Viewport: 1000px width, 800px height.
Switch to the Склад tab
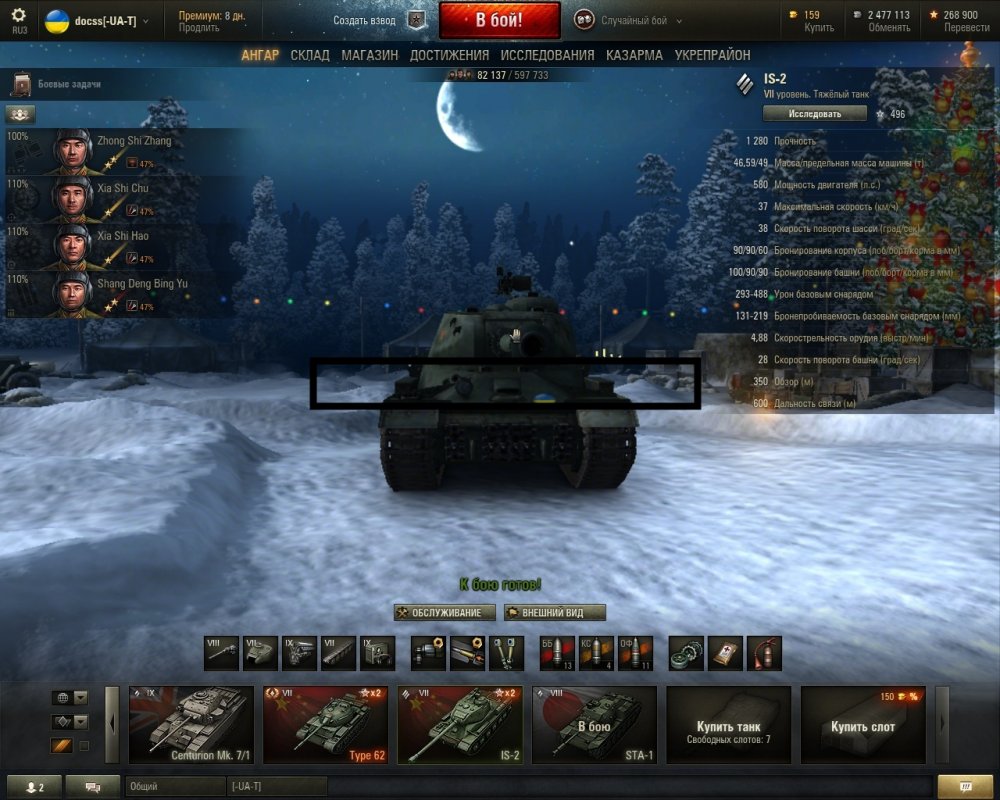(310, 55)
